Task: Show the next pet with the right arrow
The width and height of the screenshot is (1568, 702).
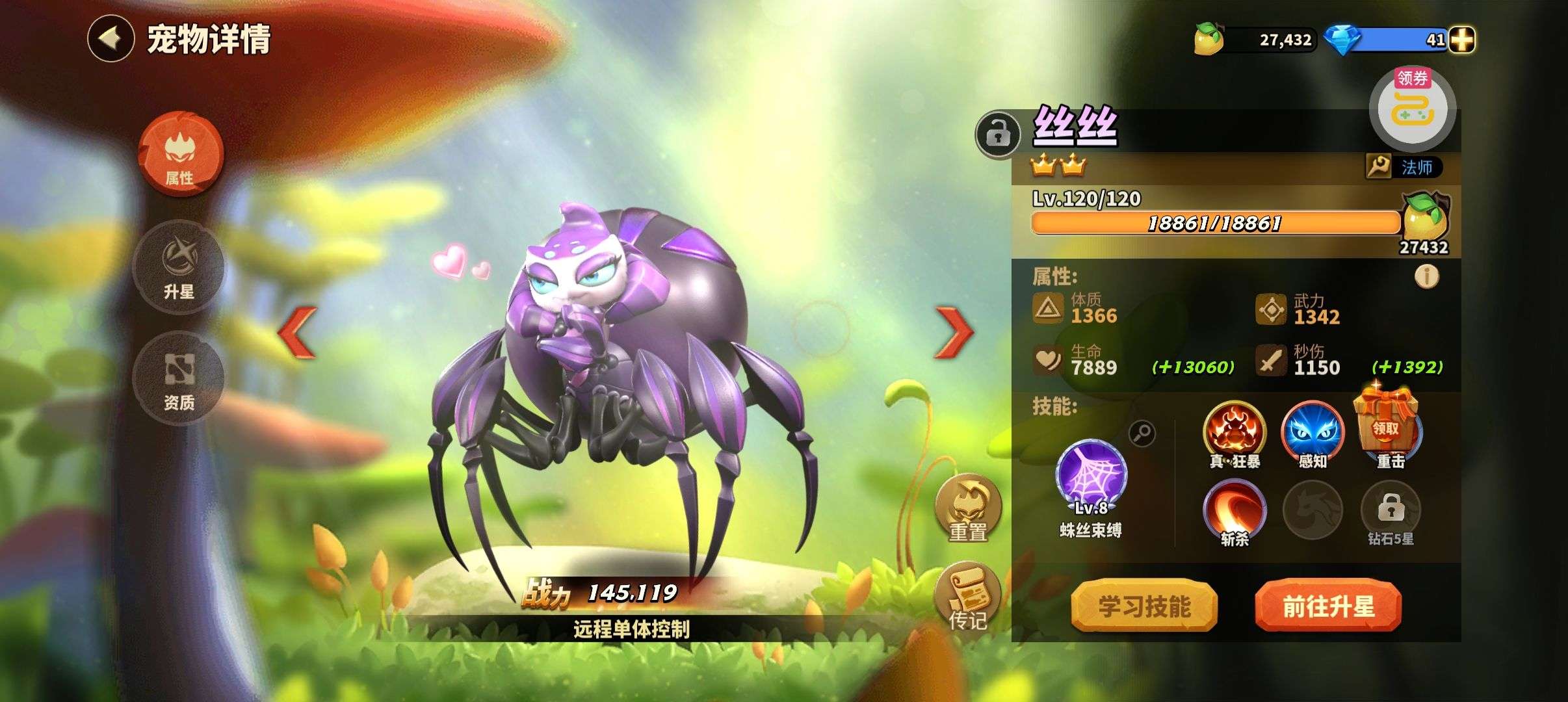Action: [953, 332]
